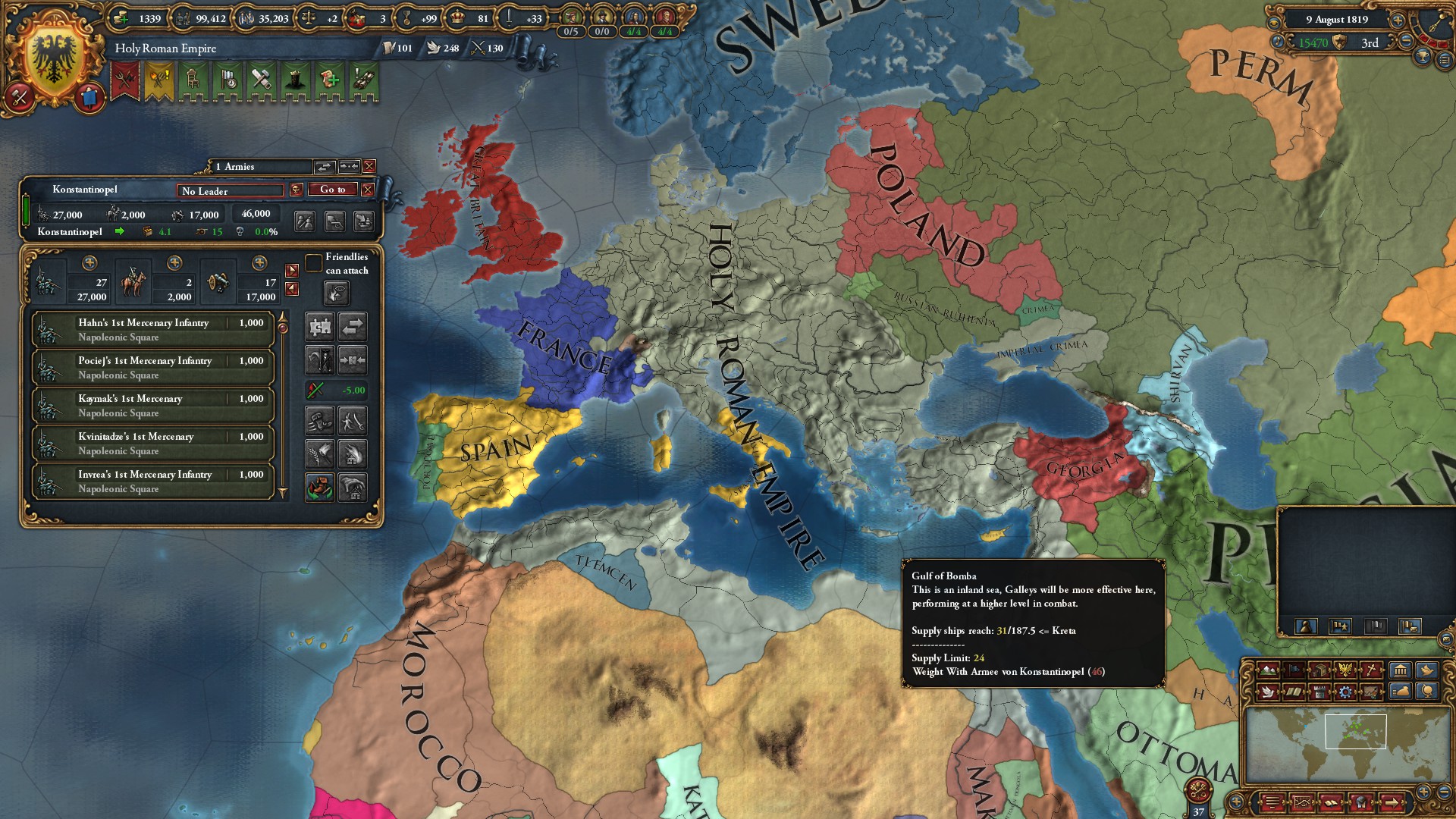Toggle the highlighted boot stance in the army panel

[x=319, y=486]
